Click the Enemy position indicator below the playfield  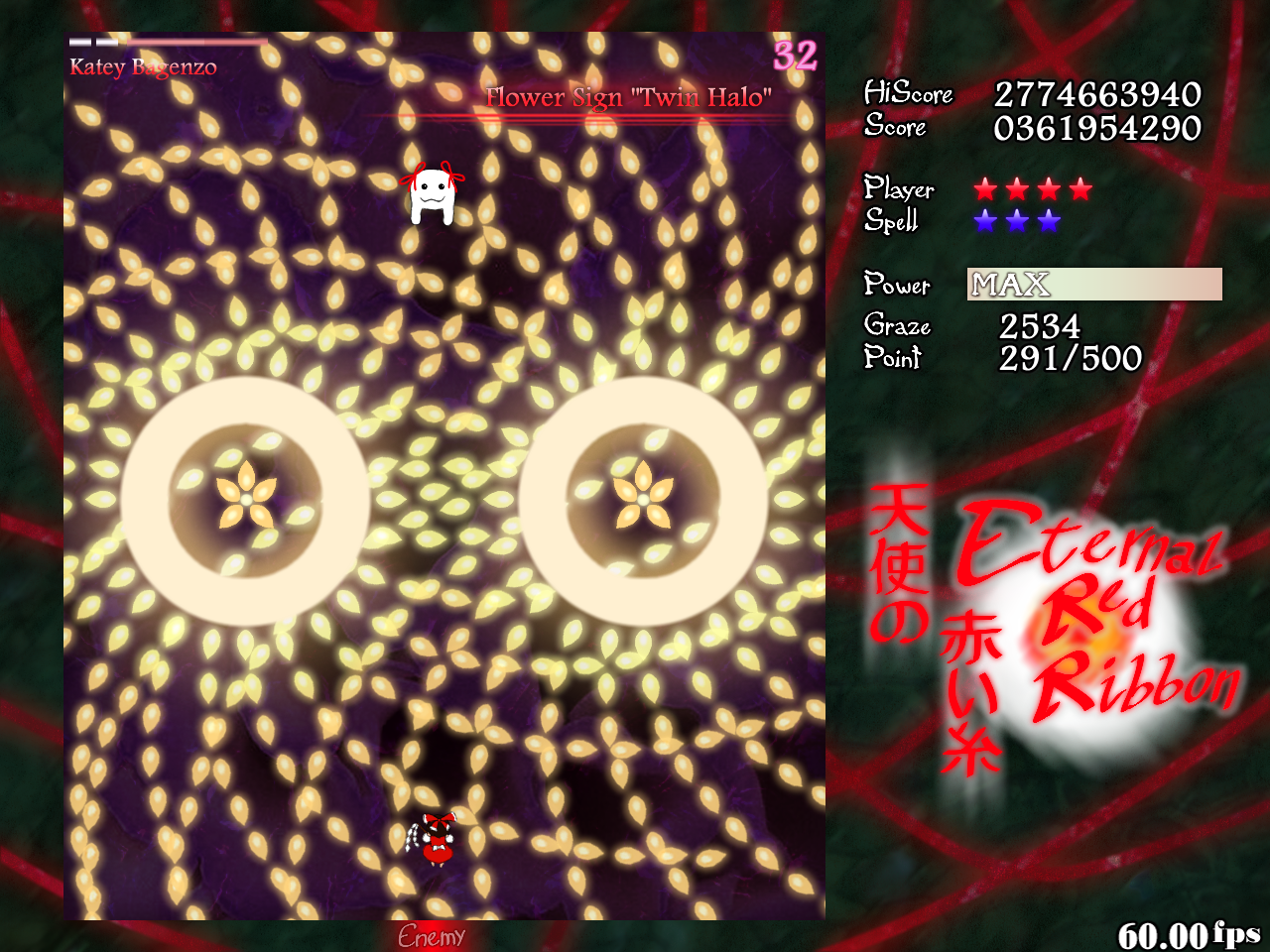(433, 936)
